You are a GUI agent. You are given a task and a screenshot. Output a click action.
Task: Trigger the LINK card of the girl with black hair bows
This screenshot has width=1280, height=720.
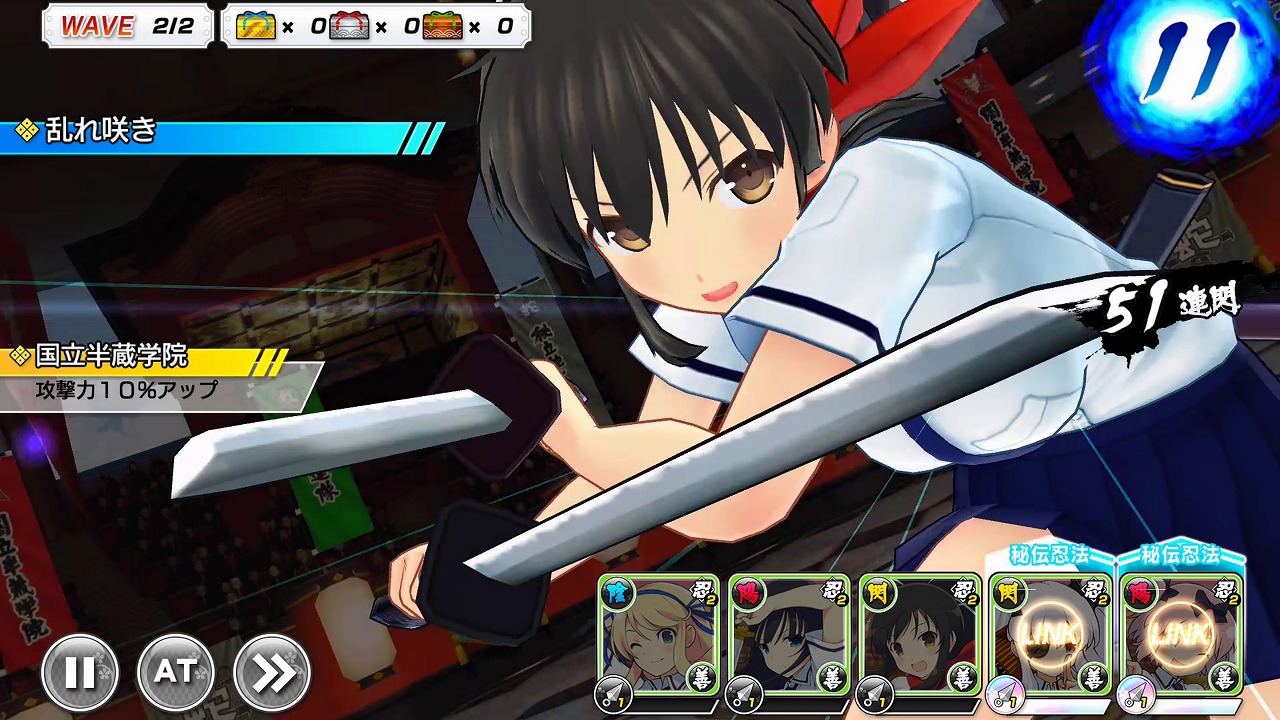coord(1180,636)
